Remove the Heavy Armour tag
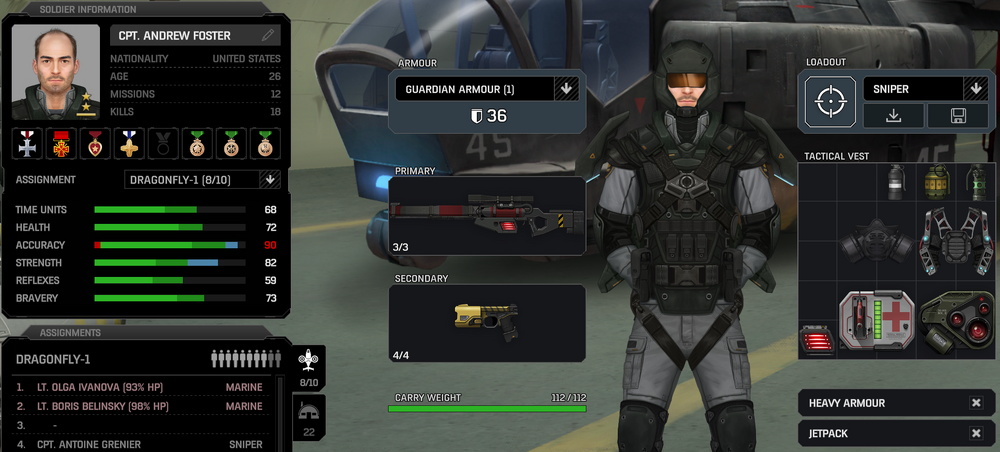This screenshot has width=1000, height=452. (x=976, y=403)
